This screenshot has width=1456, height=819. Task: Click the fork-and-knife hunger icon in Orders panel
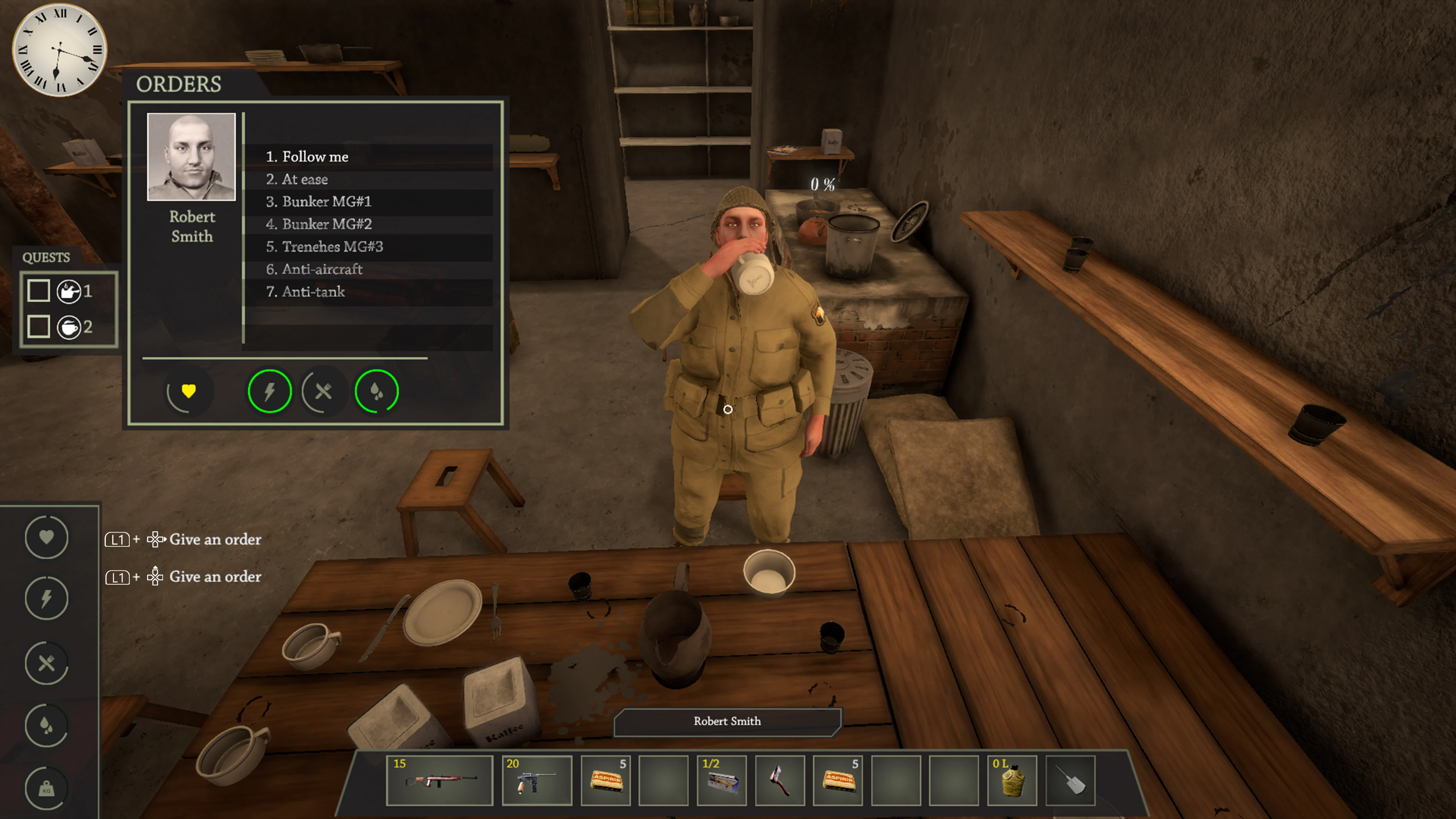323,391
